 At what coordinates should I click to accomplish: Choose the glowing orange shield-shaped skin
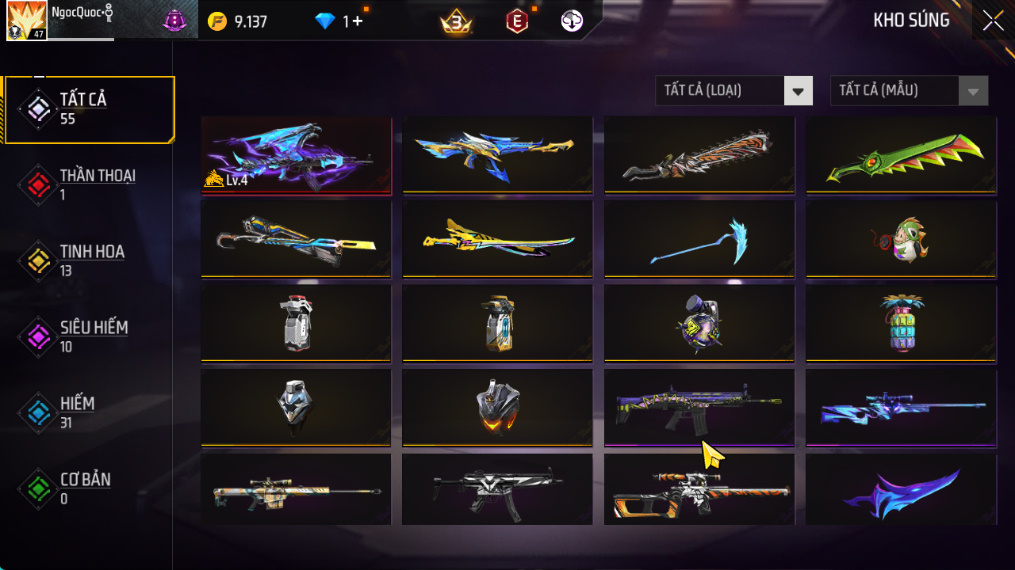(x=497, y=408)
